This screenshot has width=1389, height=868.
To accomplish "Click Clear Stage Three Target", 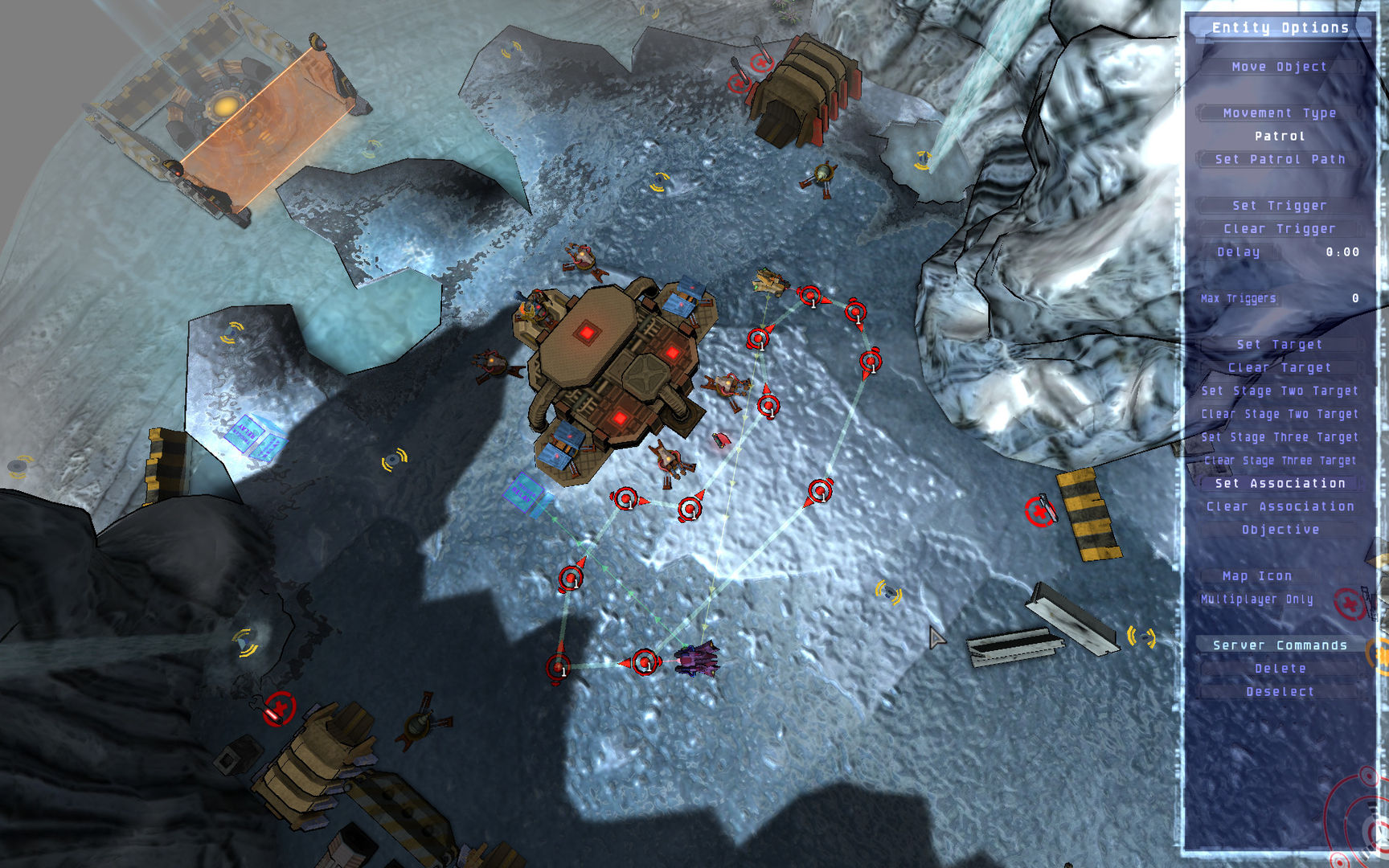I will [x=1279, y=461].
